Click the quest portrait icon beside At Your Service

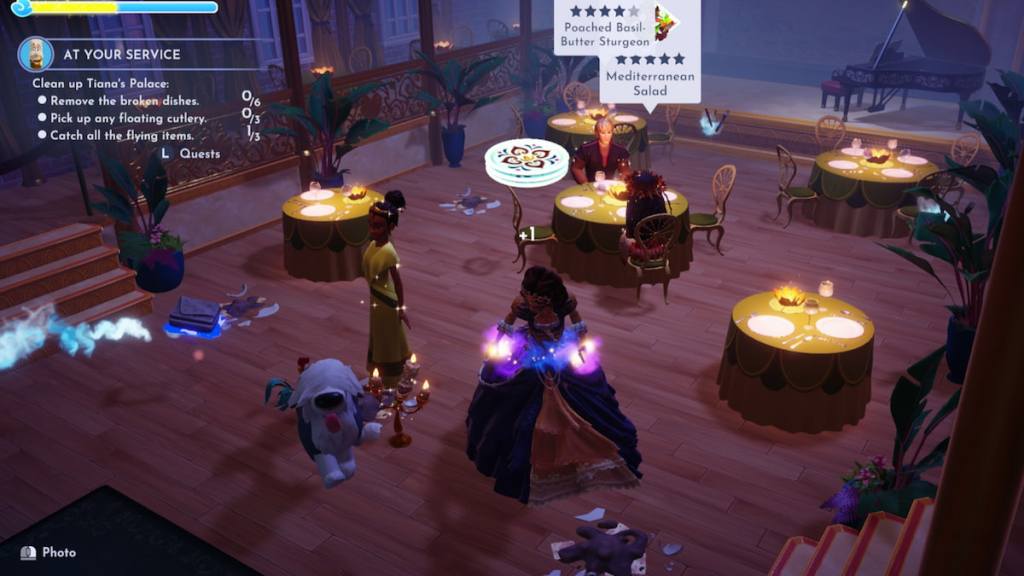[36, 54]
